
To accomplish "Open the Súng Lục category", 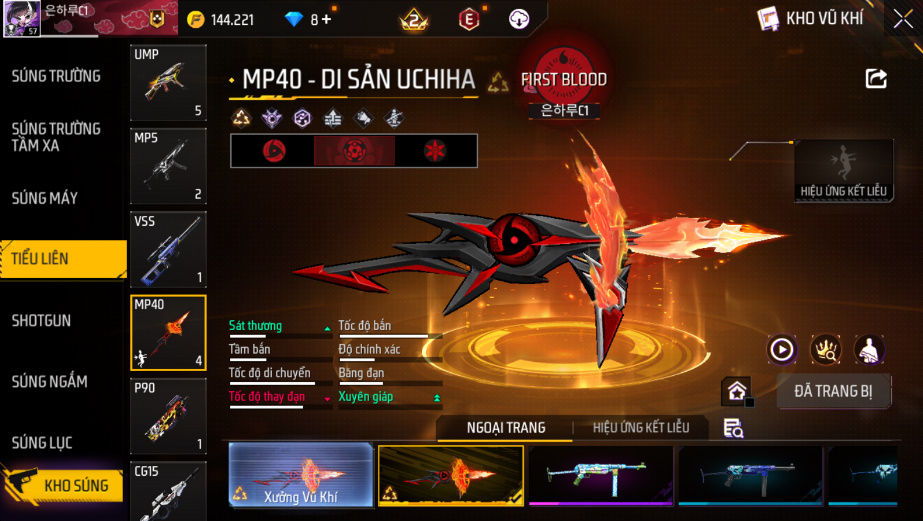I will pyautogui.click(x=42, y=442).
